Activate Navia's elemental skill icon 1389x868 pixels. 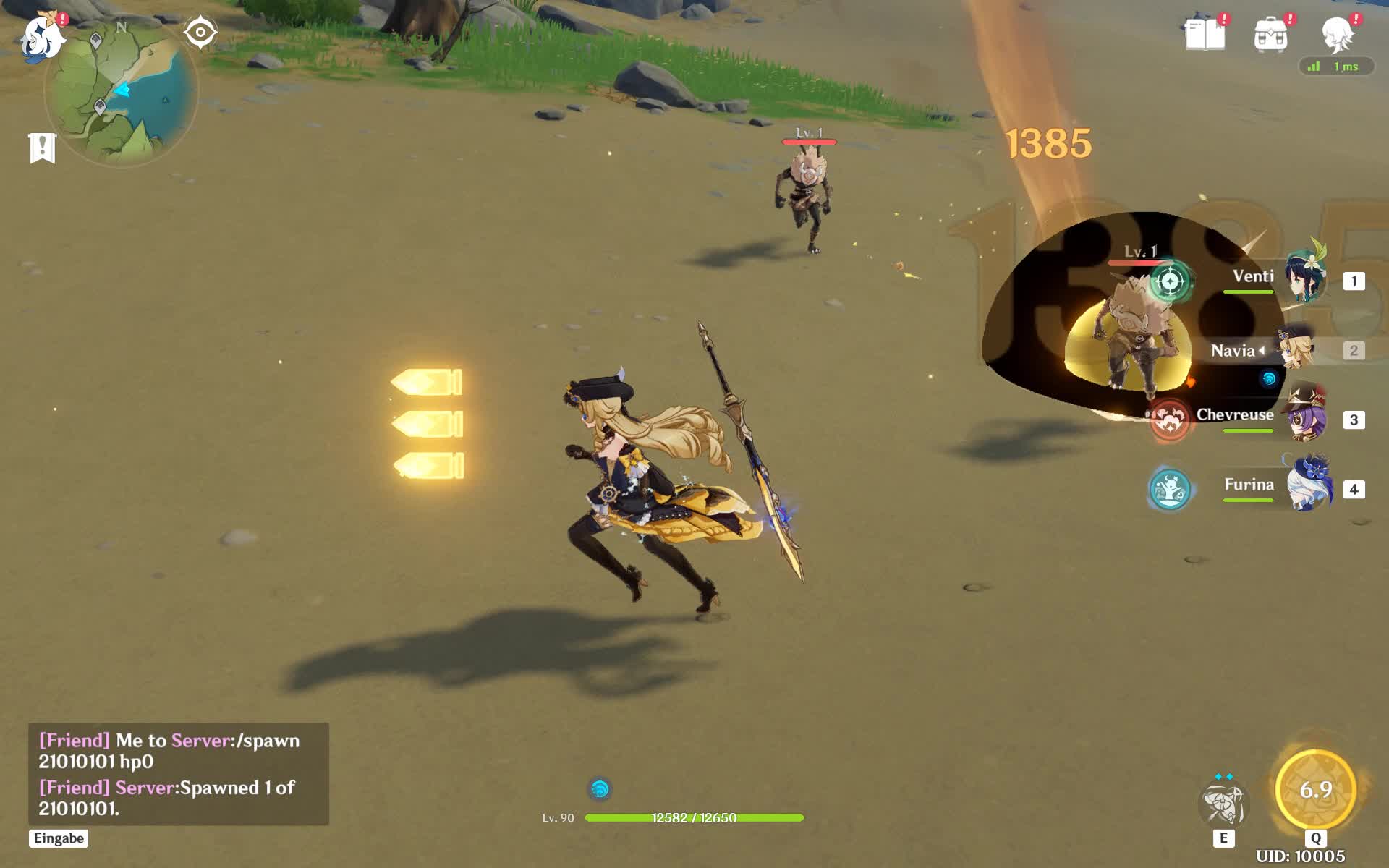click(x=1223, y=804)
